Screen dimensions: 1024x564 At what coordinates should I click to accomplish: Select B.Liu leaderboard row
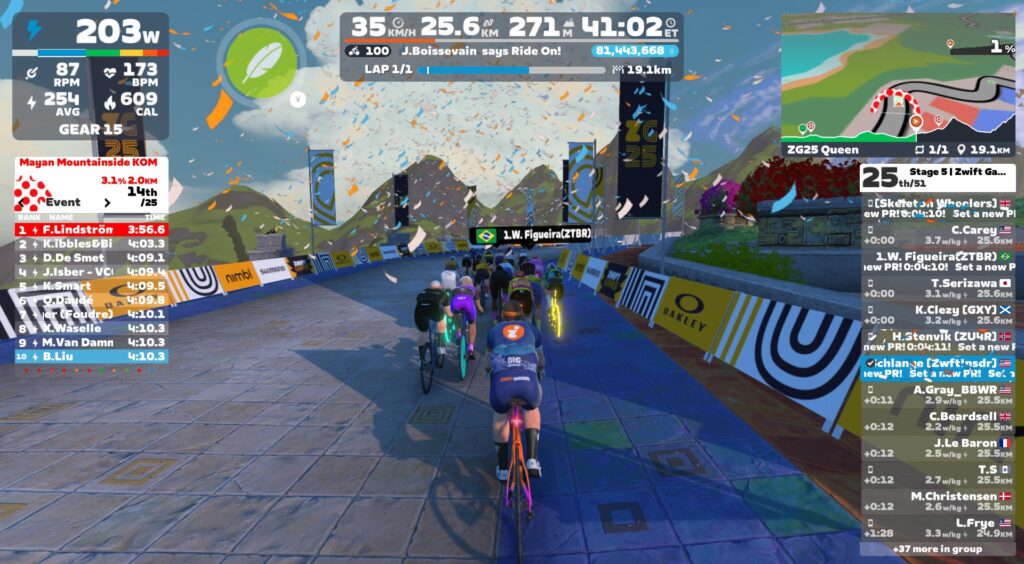(91, 356)
